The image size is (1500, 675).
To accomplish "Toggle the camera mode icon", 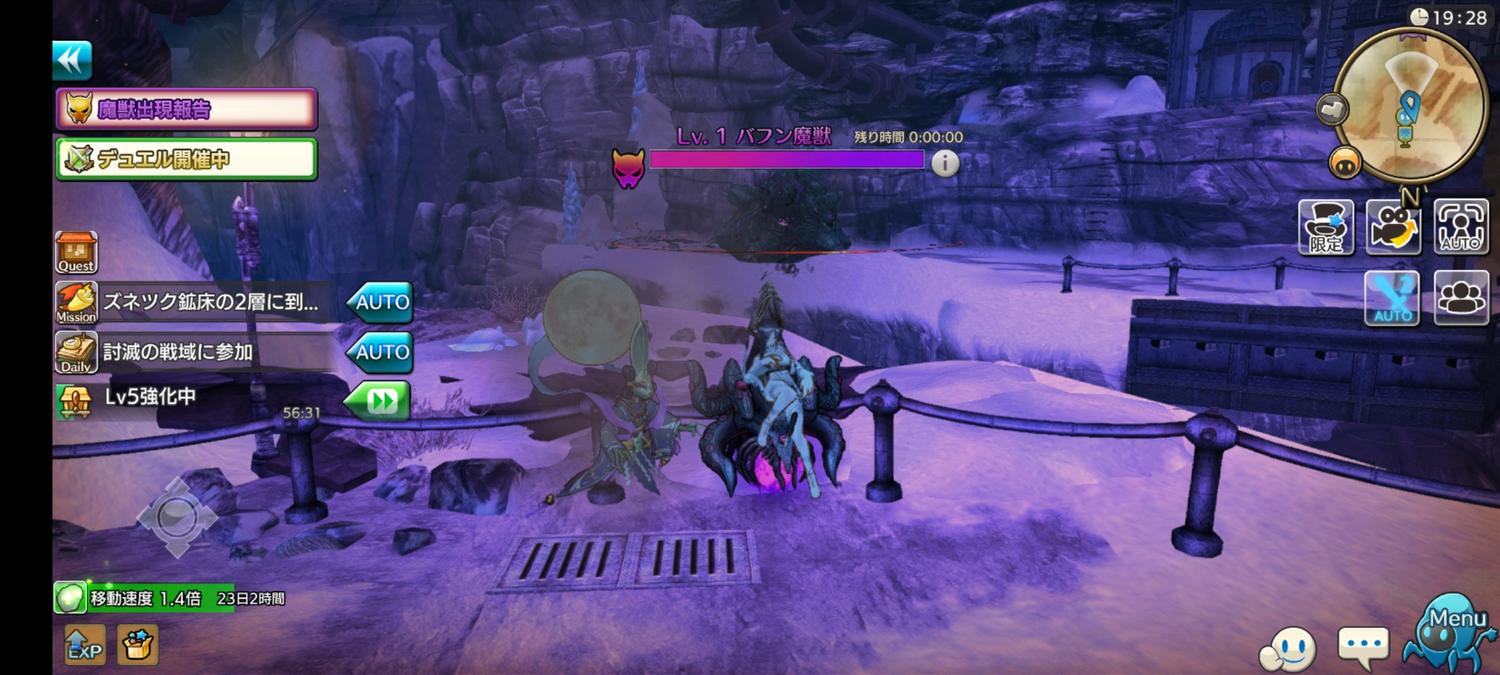I will click(1394, 228).
